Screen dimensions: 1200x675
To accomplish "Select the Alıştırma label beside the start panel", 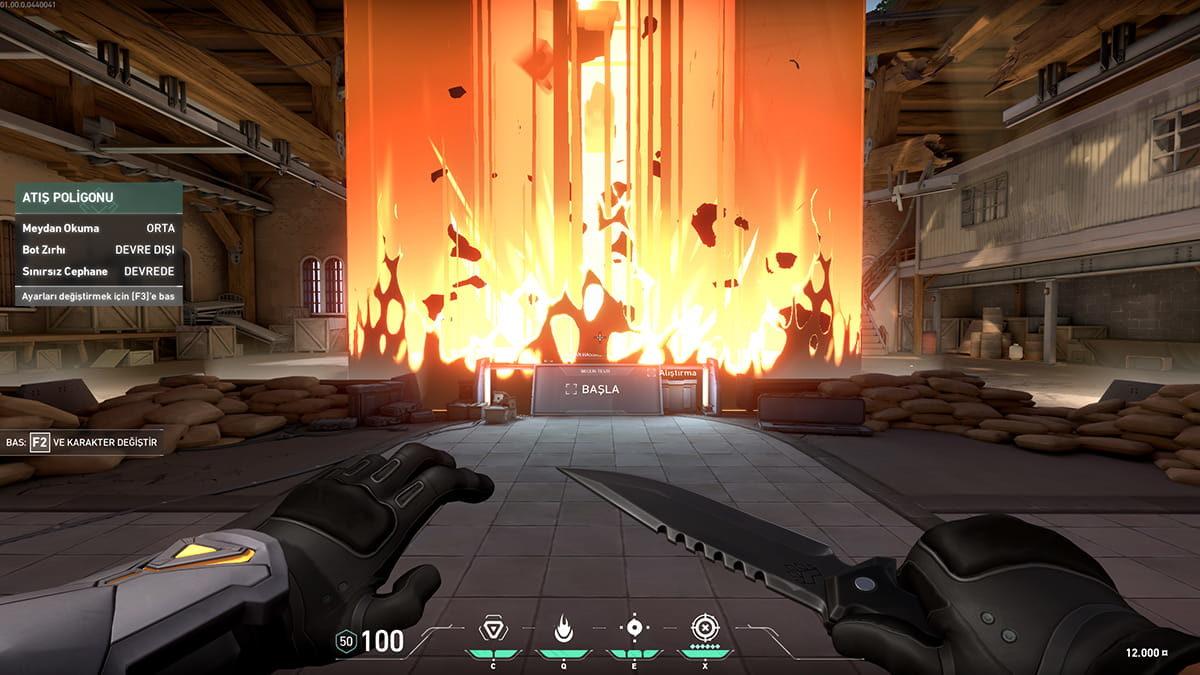I will point(676,372).
